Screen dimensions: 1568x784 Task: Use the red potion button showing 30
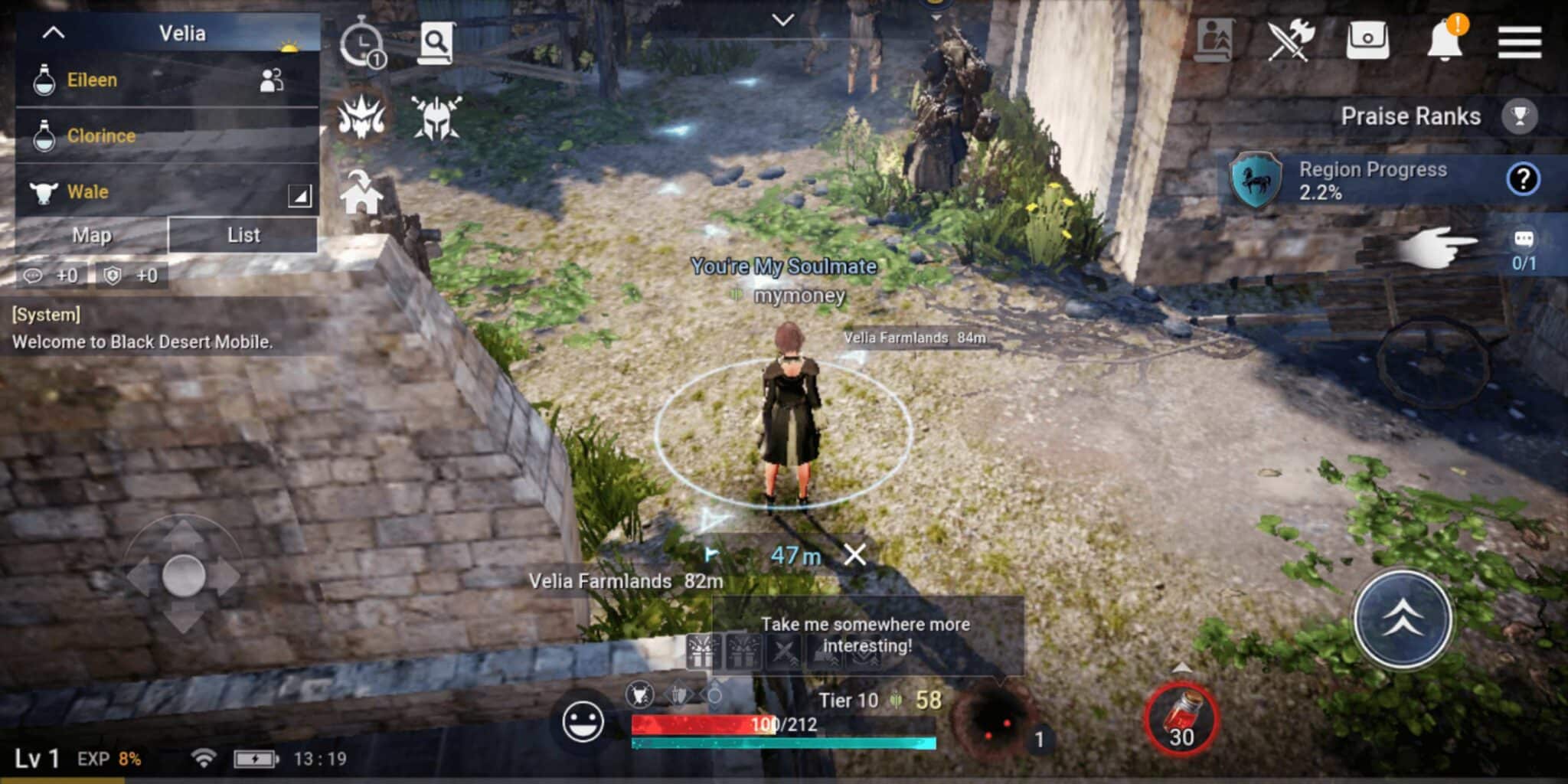point(1181,721)
